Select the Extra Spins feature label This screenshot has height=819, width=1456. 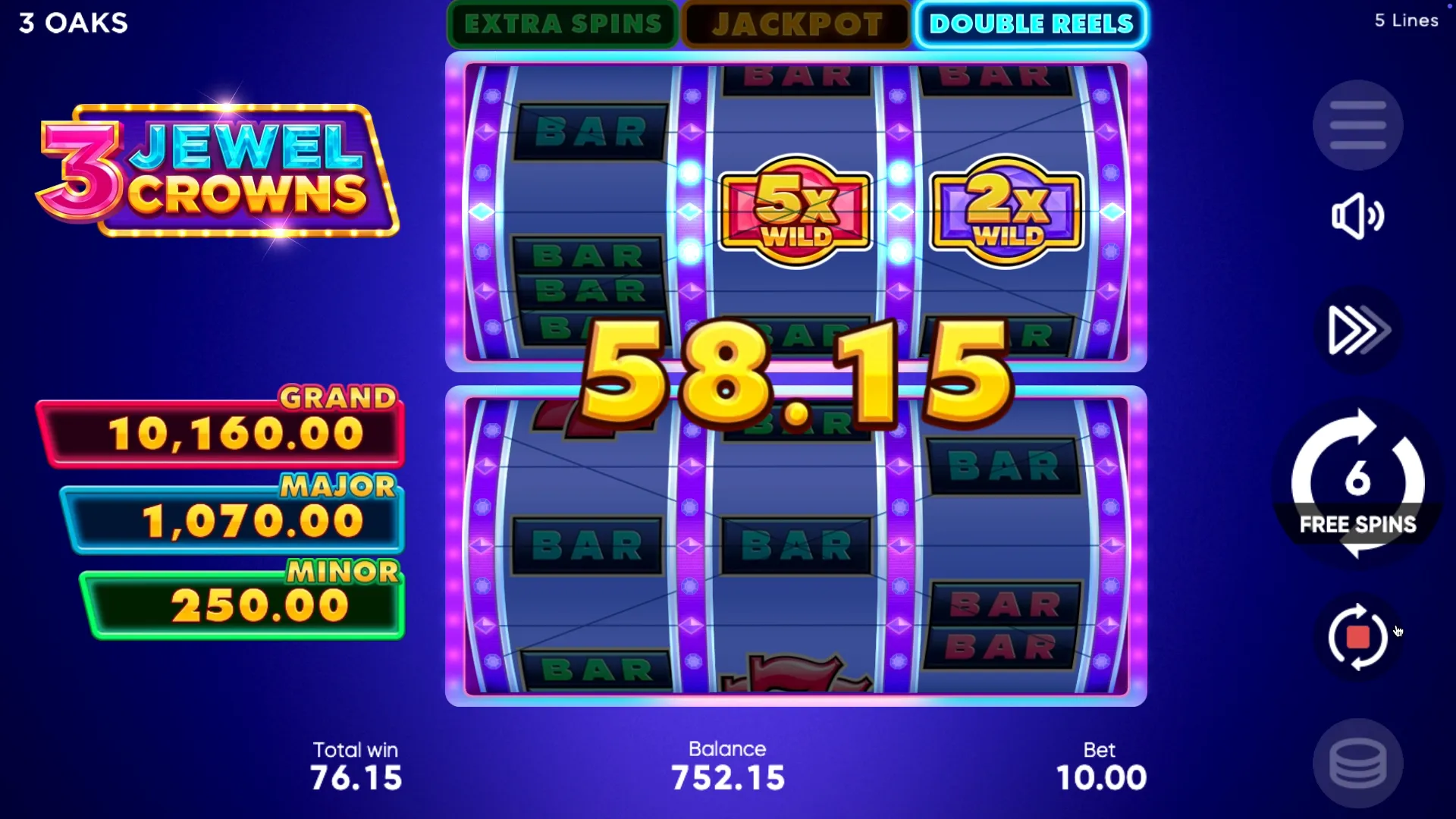pyautogui.click(x=563, y=24)
